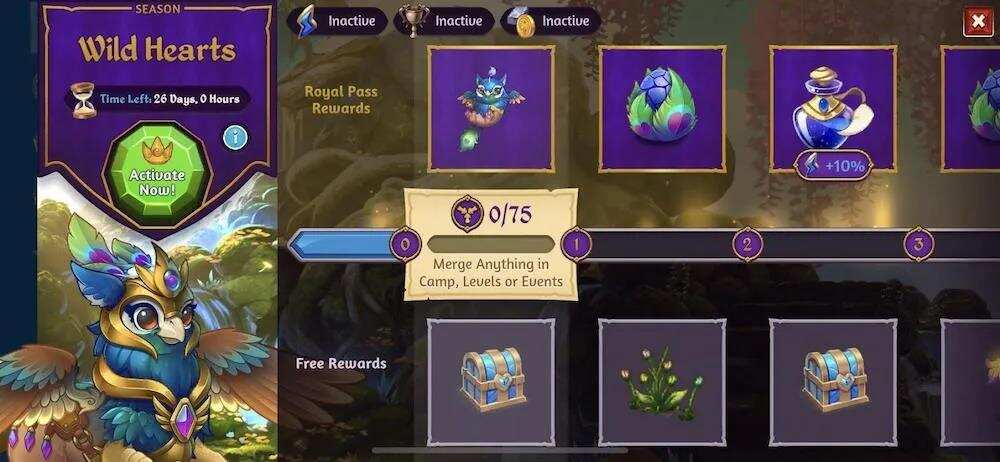
Task: View the blue owl dragon Royal Pass reward
Action: [491, 109]
